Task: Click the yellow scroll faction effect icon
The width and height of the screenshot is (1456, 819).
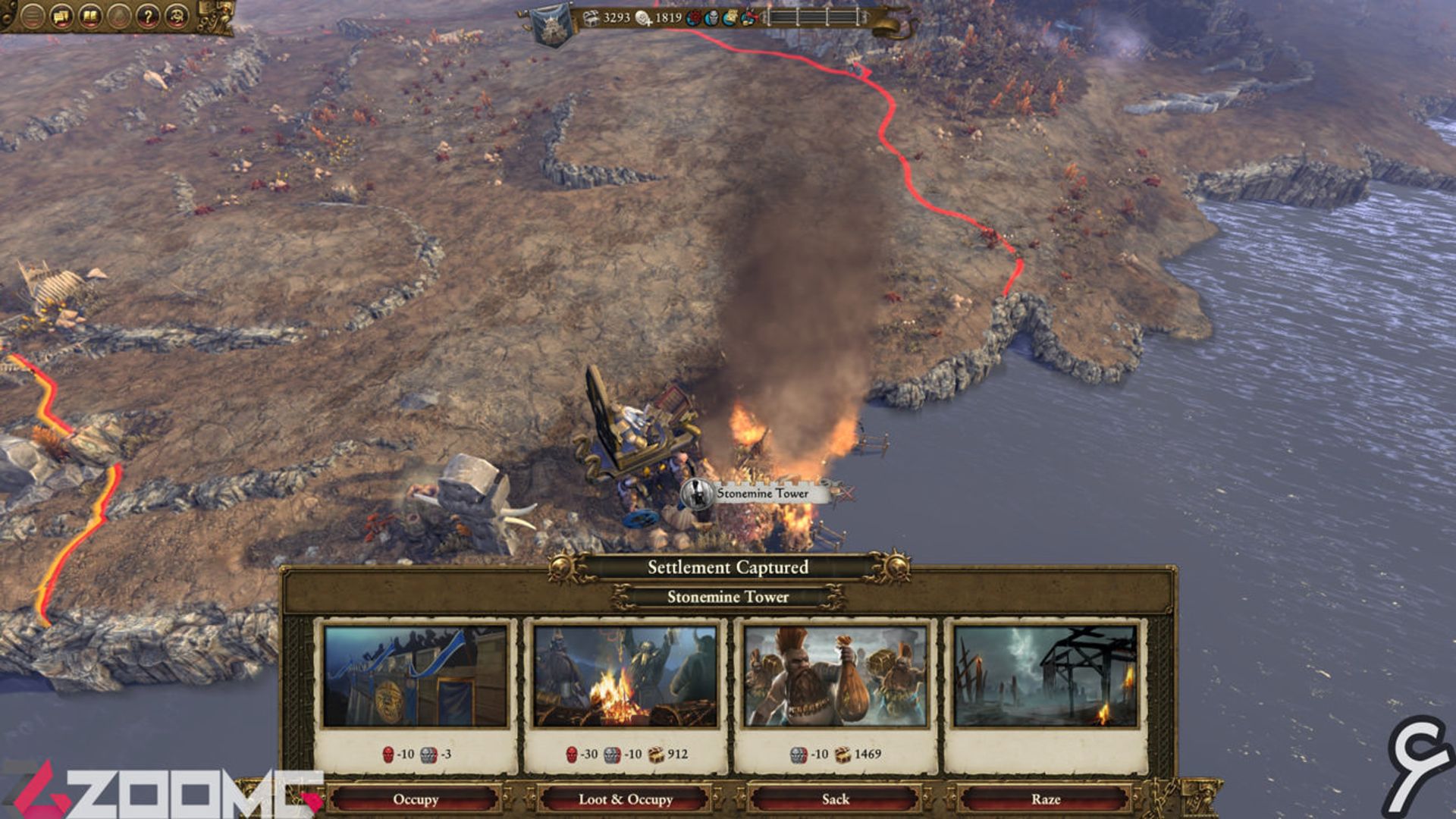Action: [x=730, y=17]
